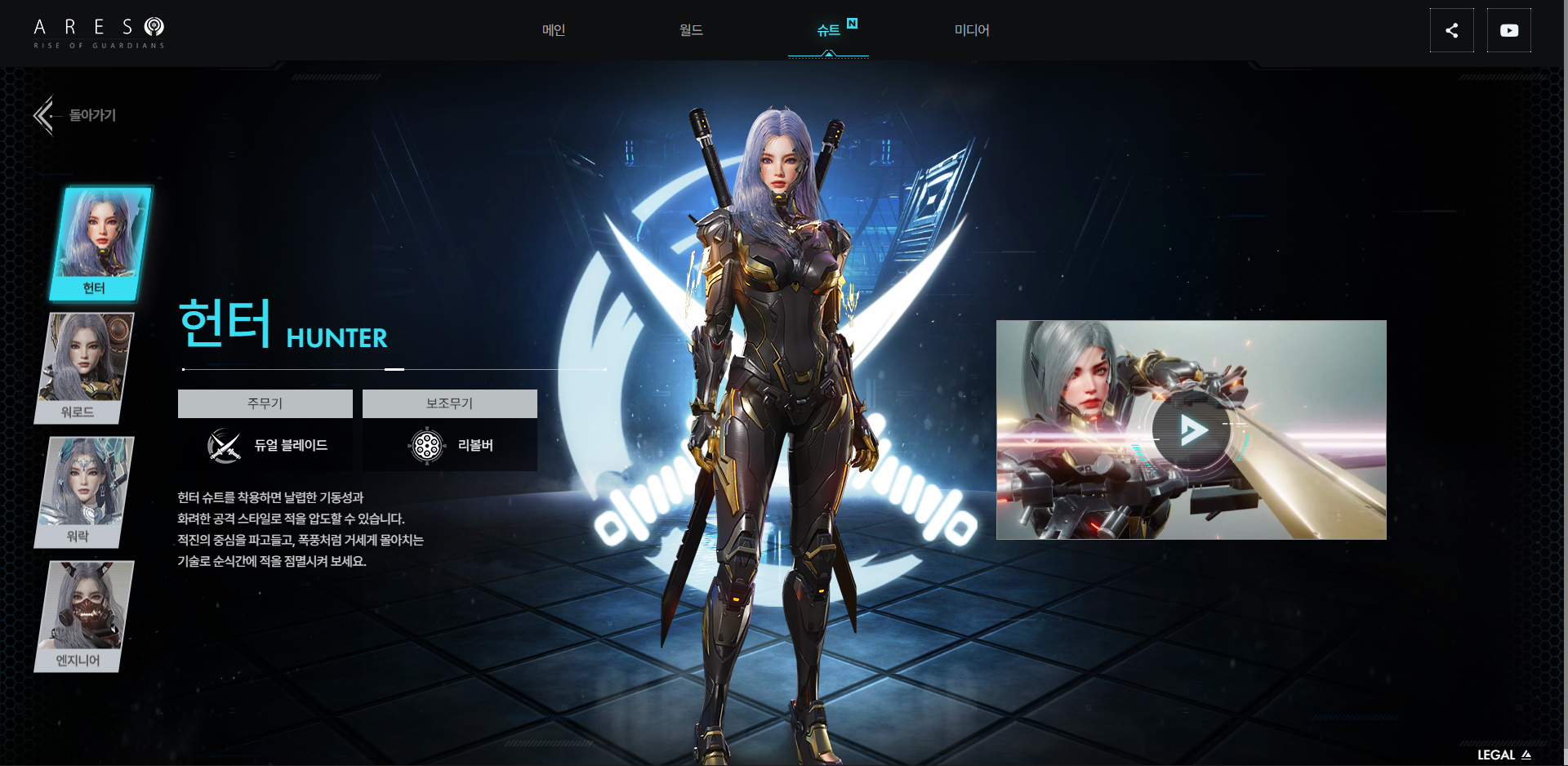Screen dimensions: 1568x766
Task: Click the share icon button
Action: [1451, 31]
